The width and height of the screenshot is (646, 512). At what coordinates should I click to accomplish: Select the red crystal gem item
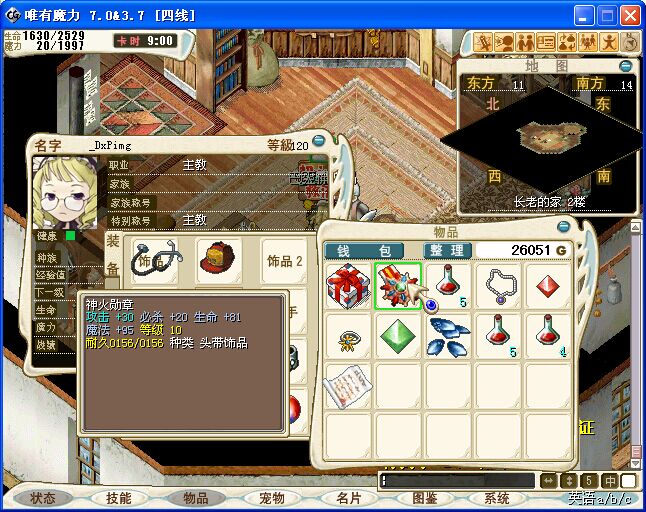tap(548, 287)
